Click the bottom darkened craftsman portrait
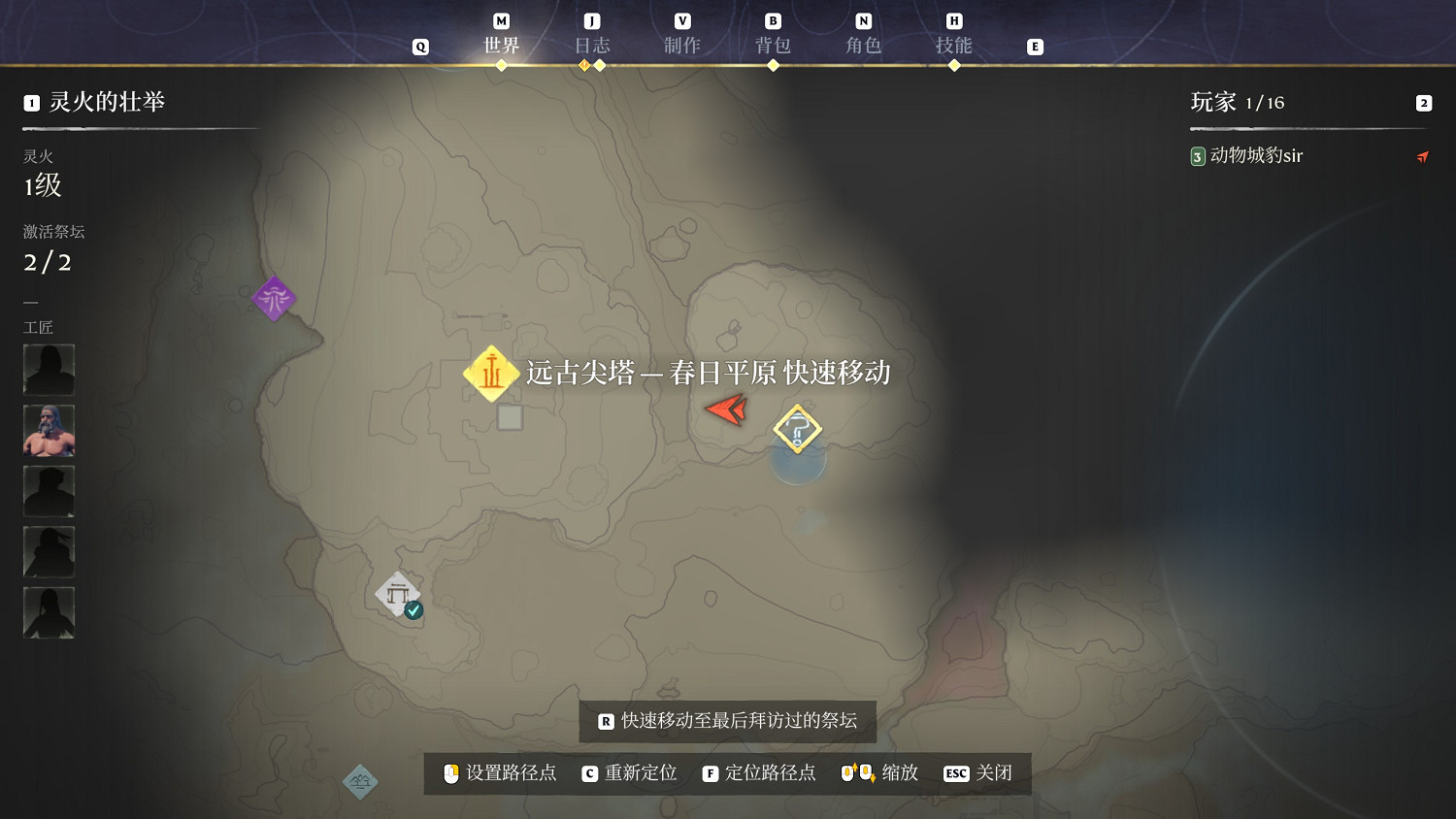The height and width of the screenshot is (819, 1456). pyautogui.click(x=49, y=611)
